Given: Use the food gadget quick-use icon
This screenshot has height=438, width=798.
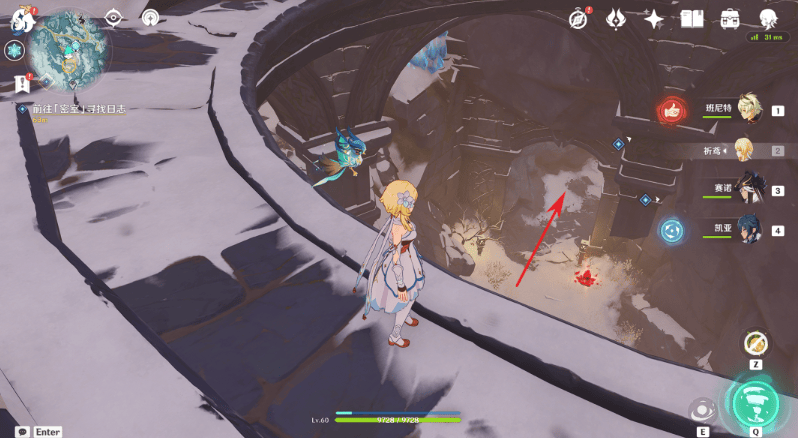Looking at the screenshot, I should pos(756,343).
